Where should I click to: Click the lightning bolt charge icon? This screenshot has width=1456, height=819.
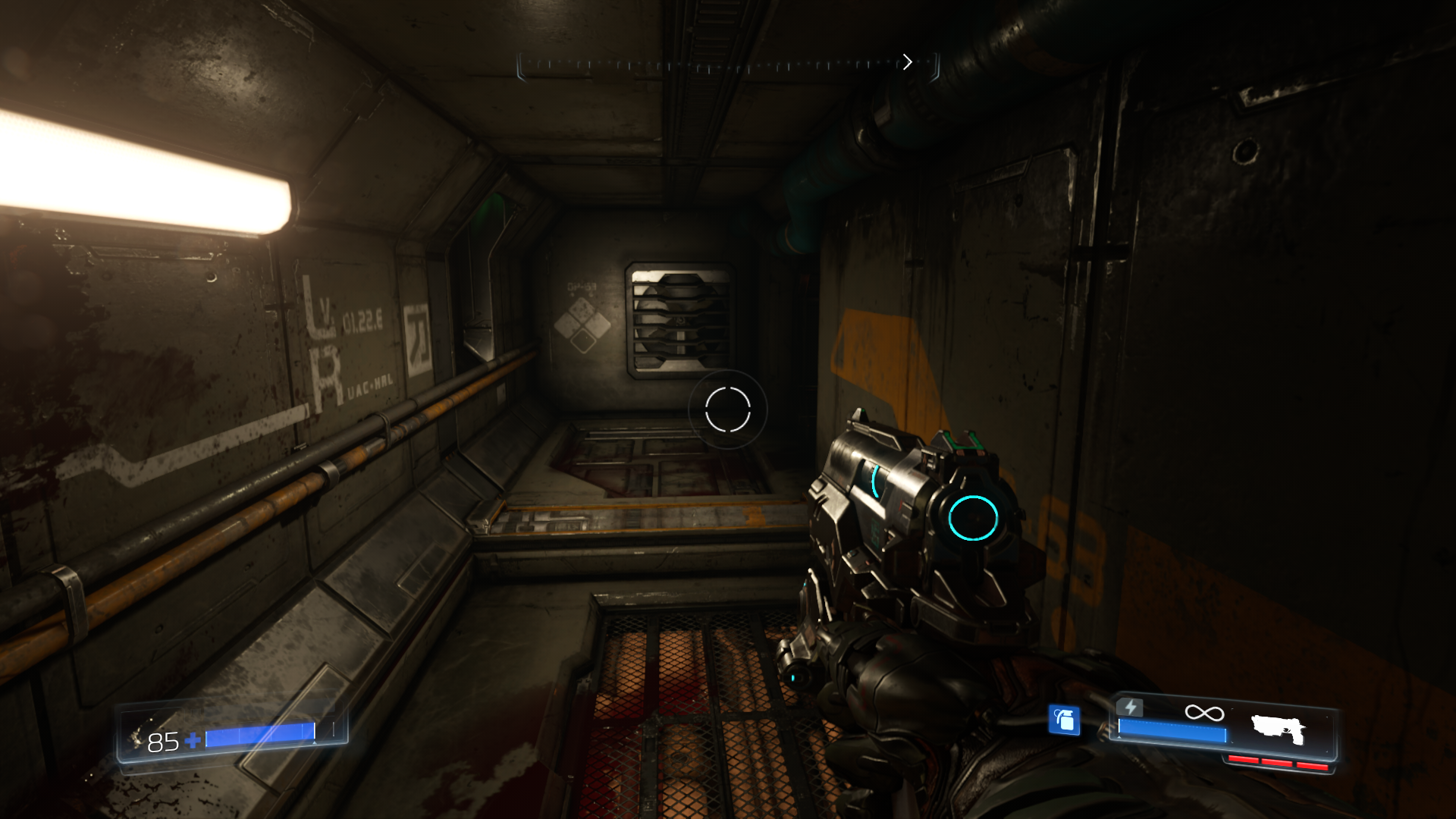[1130, 708]
